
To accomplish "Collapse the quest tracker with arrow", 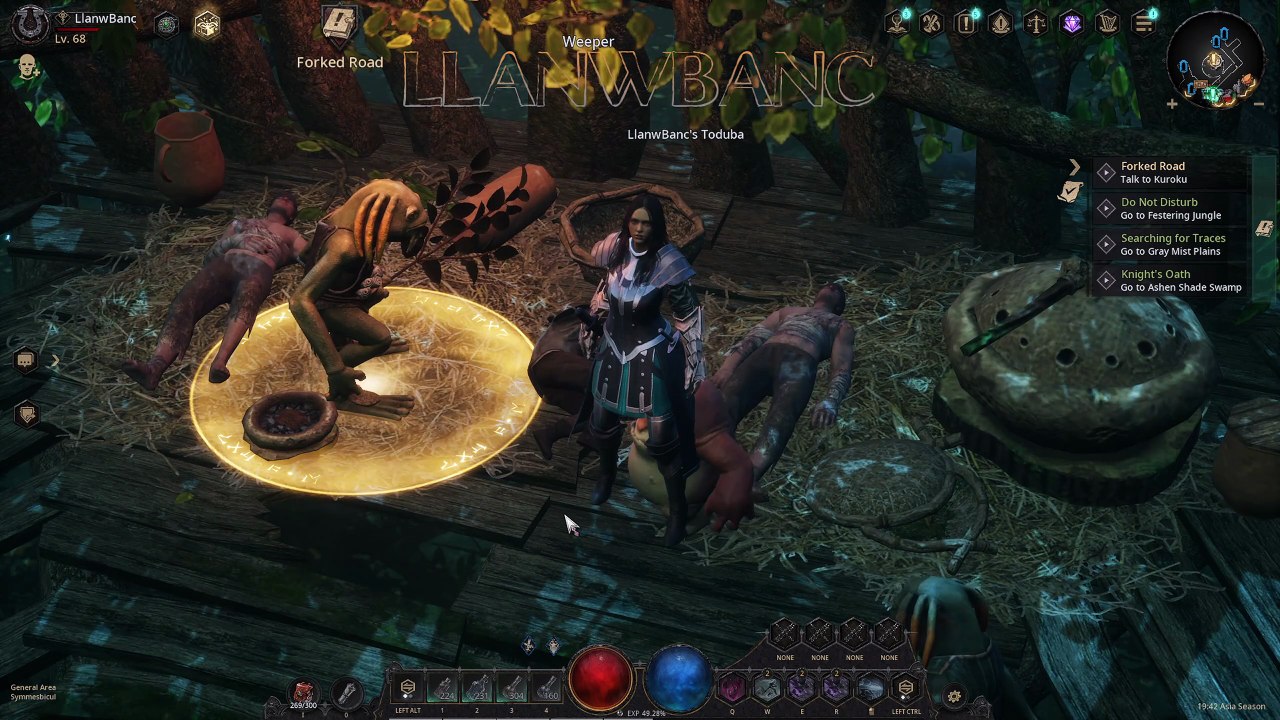I will 1074,167.
